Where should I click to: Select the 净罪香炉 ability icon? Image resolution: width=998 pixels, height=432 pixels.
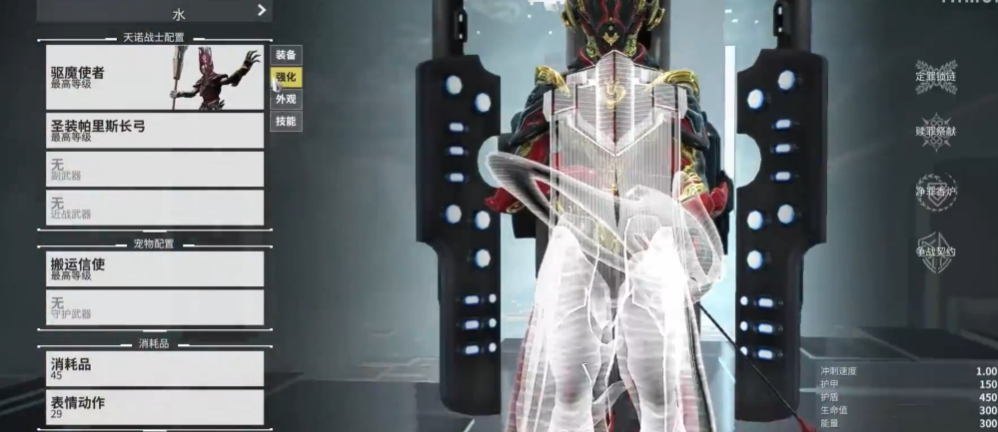[x=936, y=190]
